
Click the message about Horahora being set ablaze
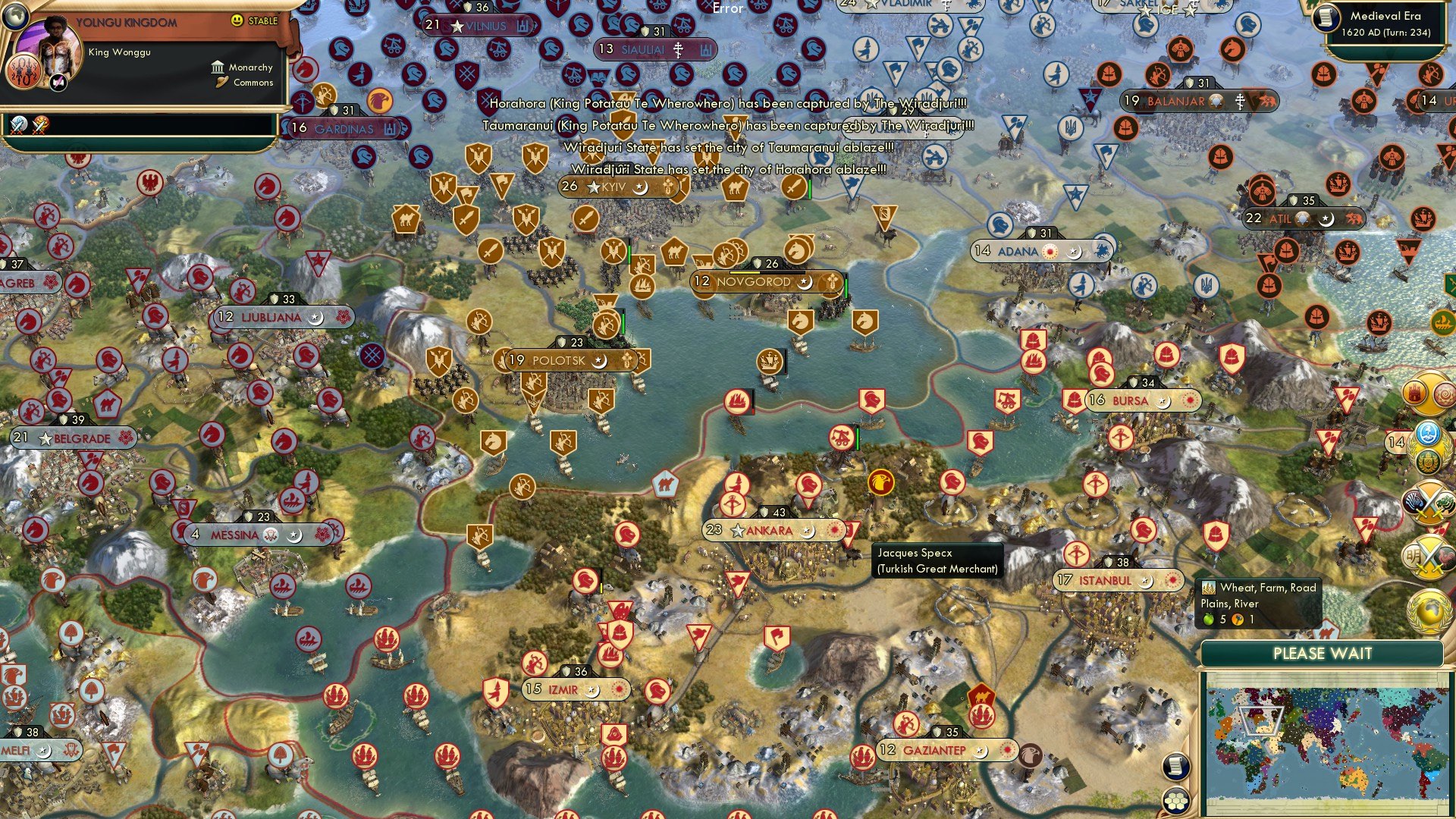732,170
